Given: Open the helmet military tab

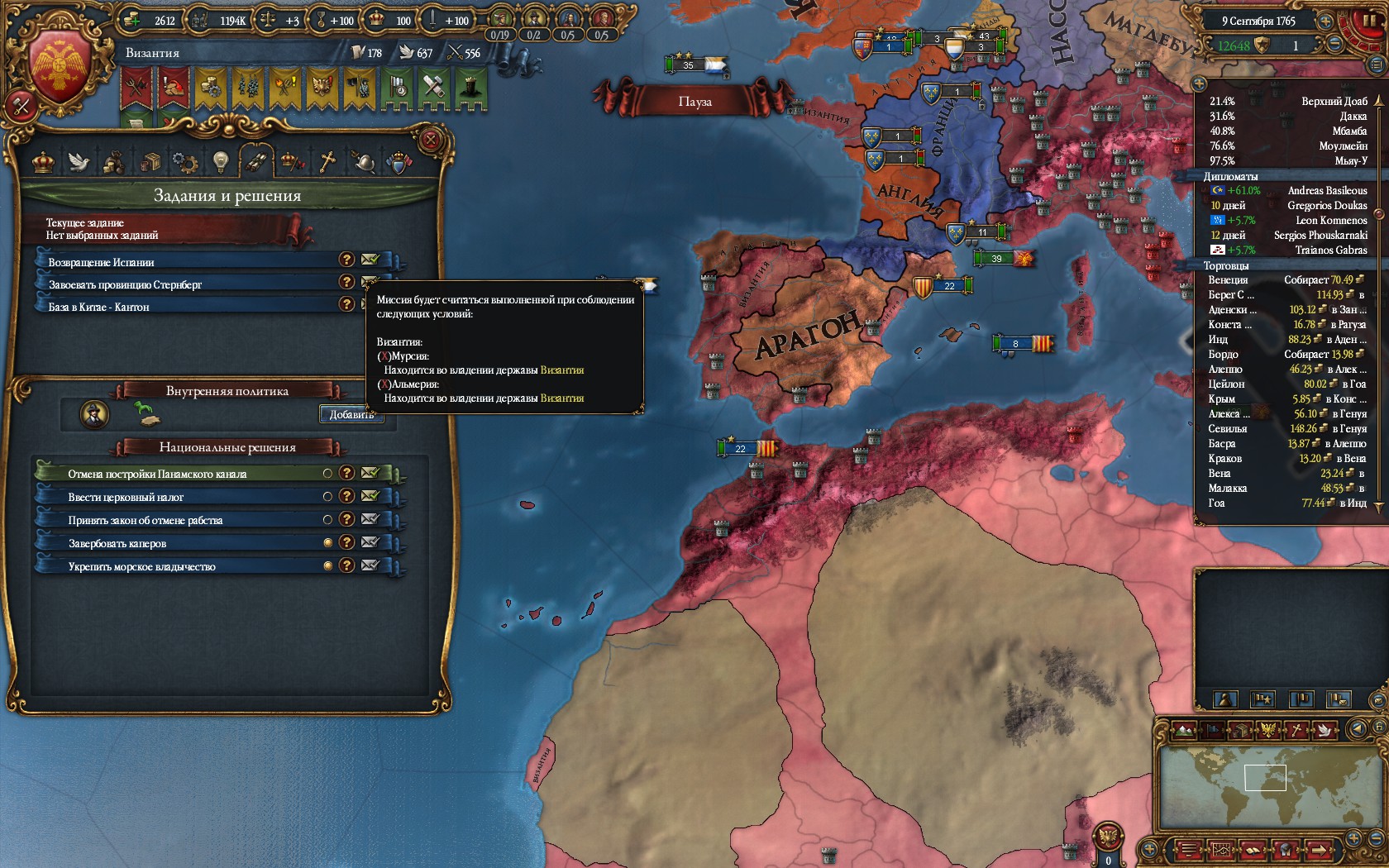Looking at the screenshot, I should 363,161.
